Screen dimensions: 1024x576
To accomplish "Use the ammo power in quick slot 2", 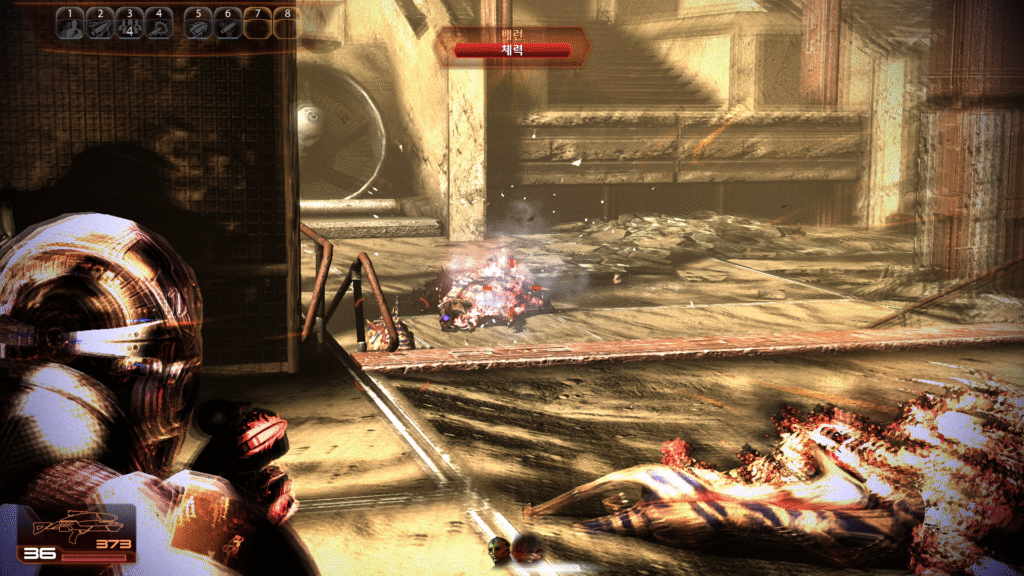I will [x=100, y=24].
